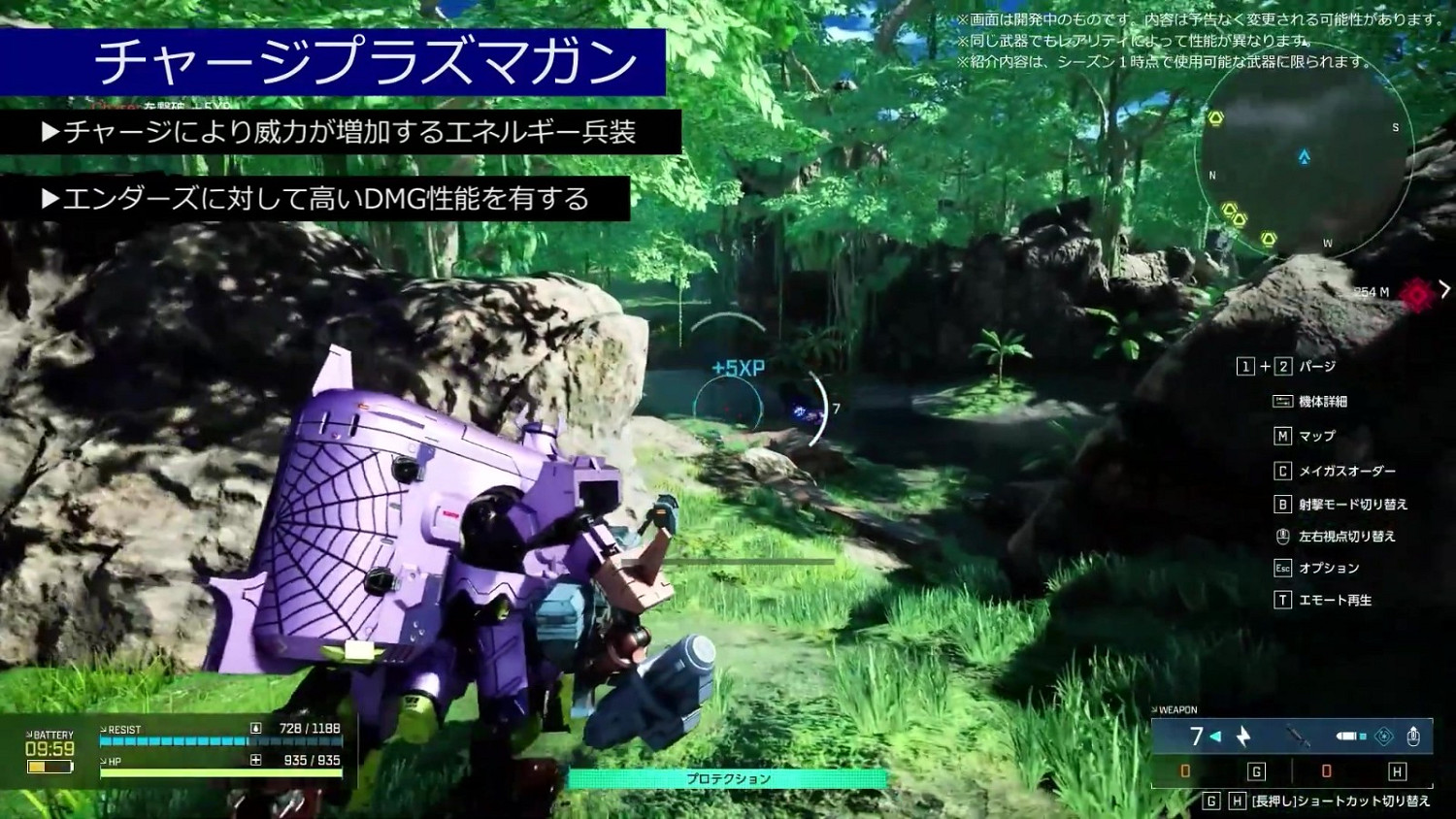The height and width of the screenshot is (819, 1456).
Task: Click the bullet ammo icon on the weapon panel
Action: [x=1347, y=737]
